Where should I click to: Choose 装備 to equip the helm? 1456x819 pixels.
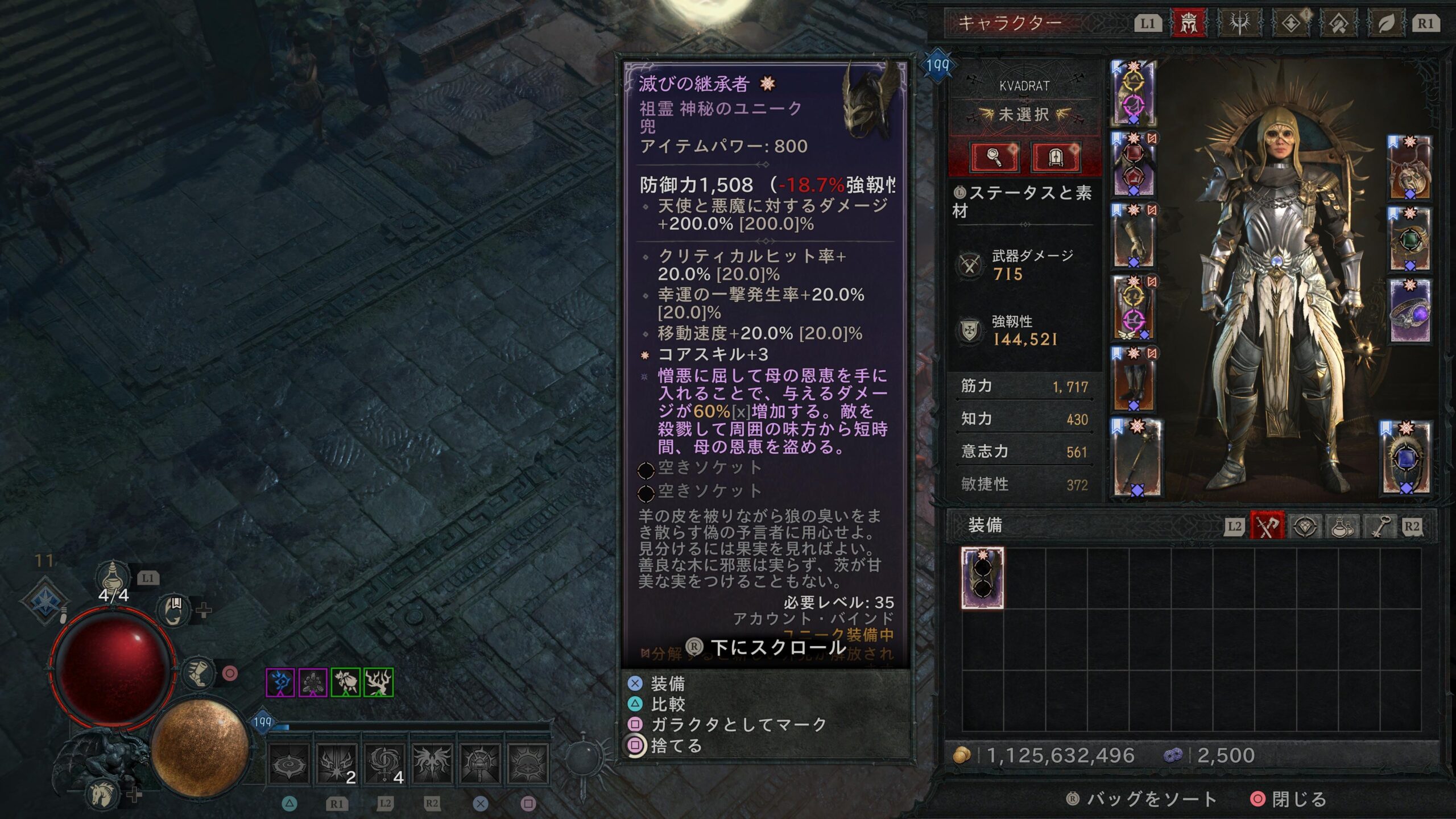[x=667, y=683]
